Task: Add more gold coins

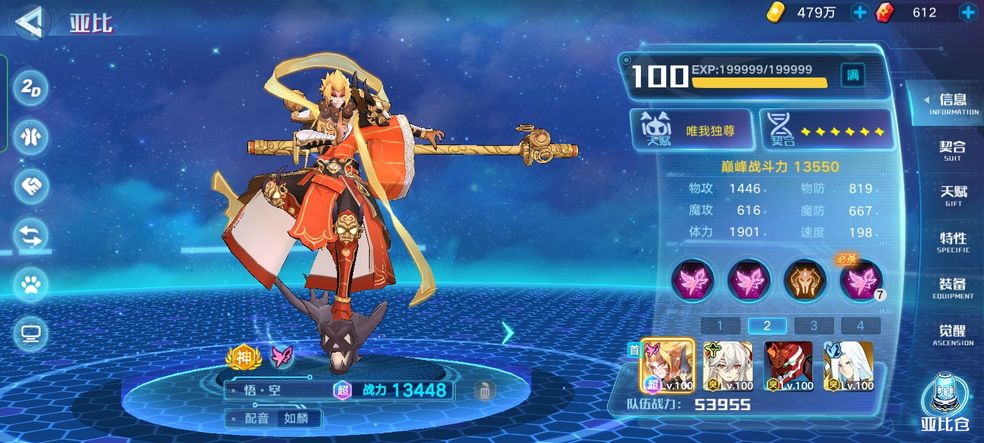Action: (859, 12)
